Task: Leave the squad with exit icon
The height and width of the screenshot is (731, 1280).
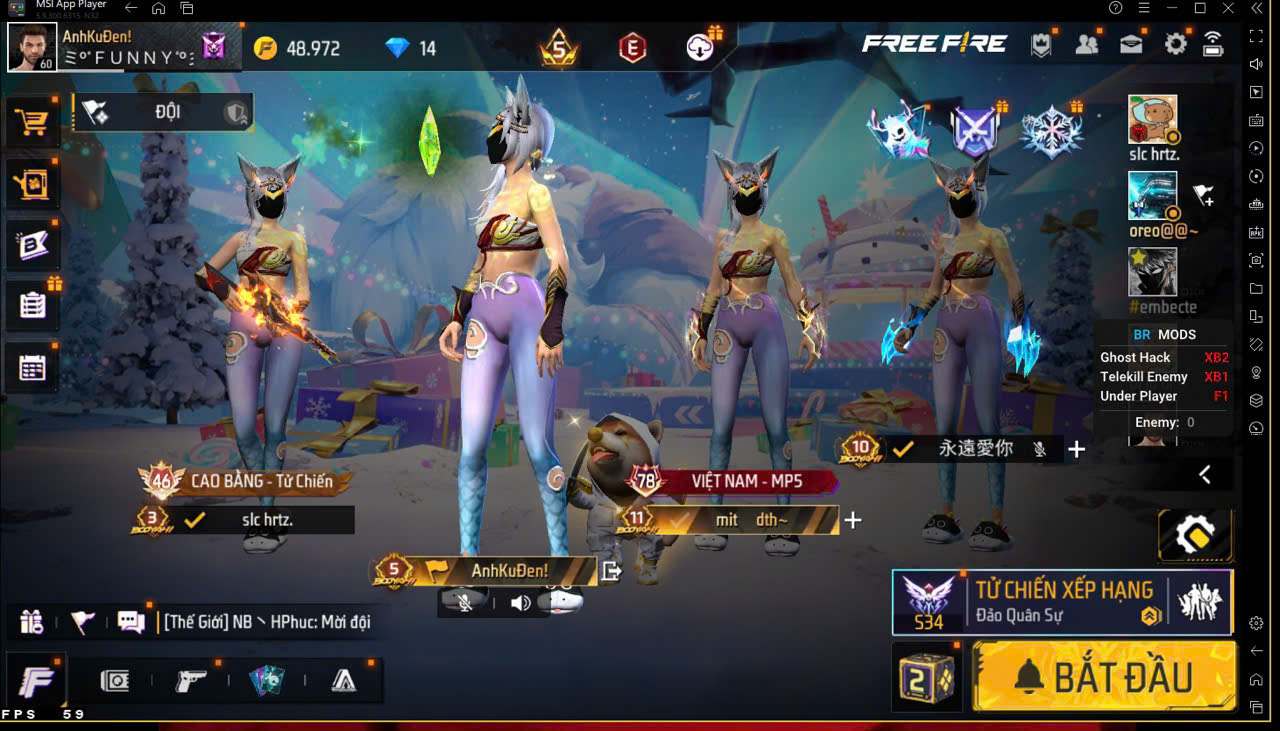Action: pyautogui.click(x=612, y=571)
